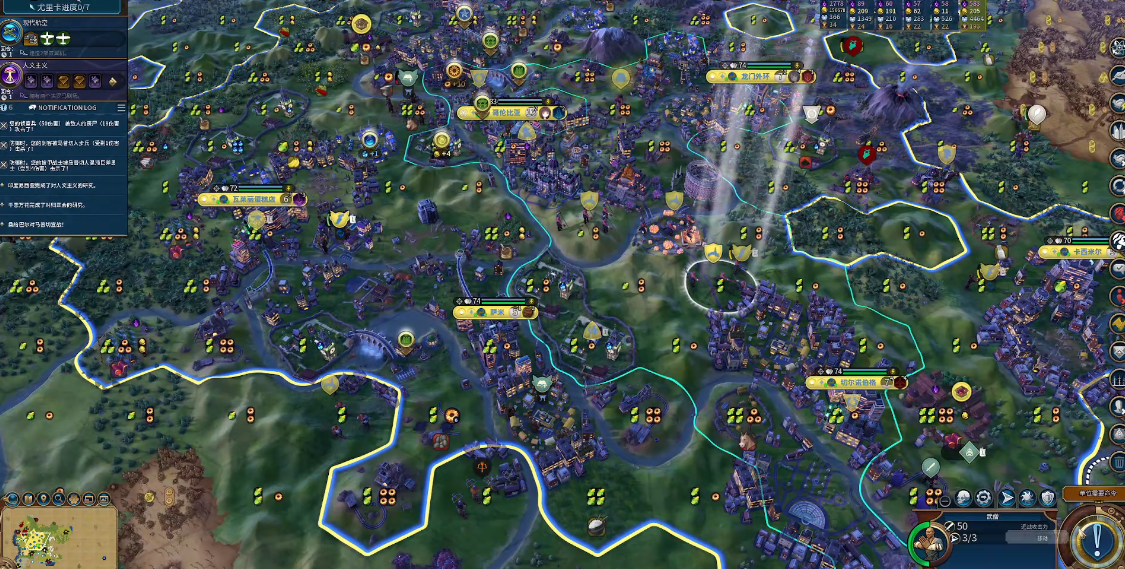Click the next turn exclamation button
1125x569 pixels.
[1096, 540]
